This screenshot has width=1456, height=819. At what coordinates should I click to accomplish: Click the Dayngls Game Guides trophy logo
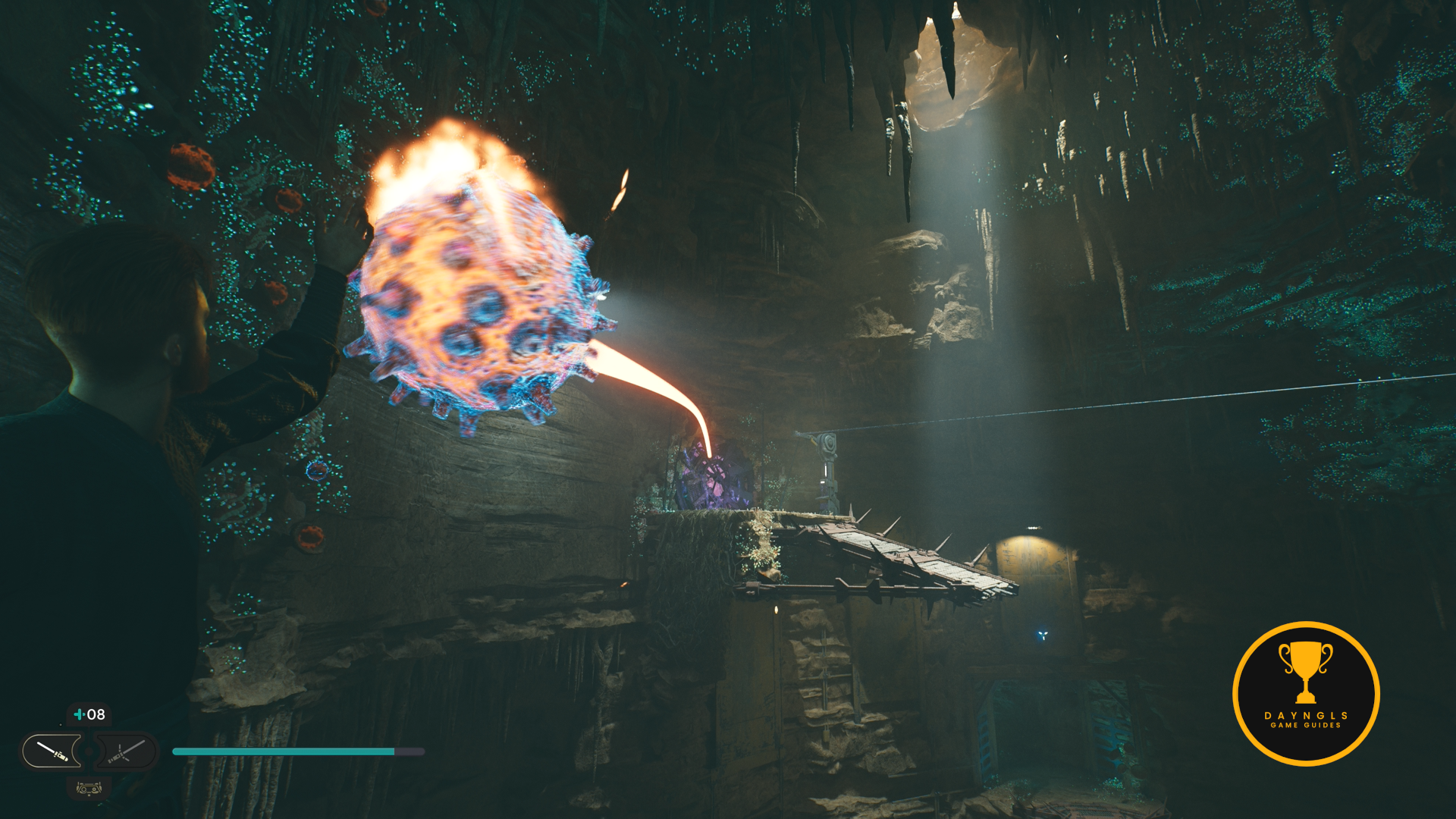click(1306, 693)
